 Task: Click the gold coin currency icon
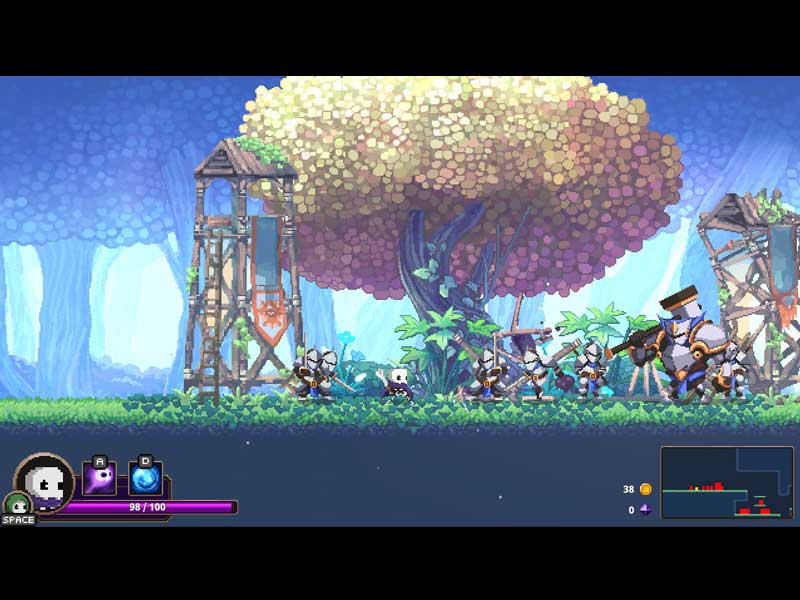pyautogui.click(x=645, y=489)
